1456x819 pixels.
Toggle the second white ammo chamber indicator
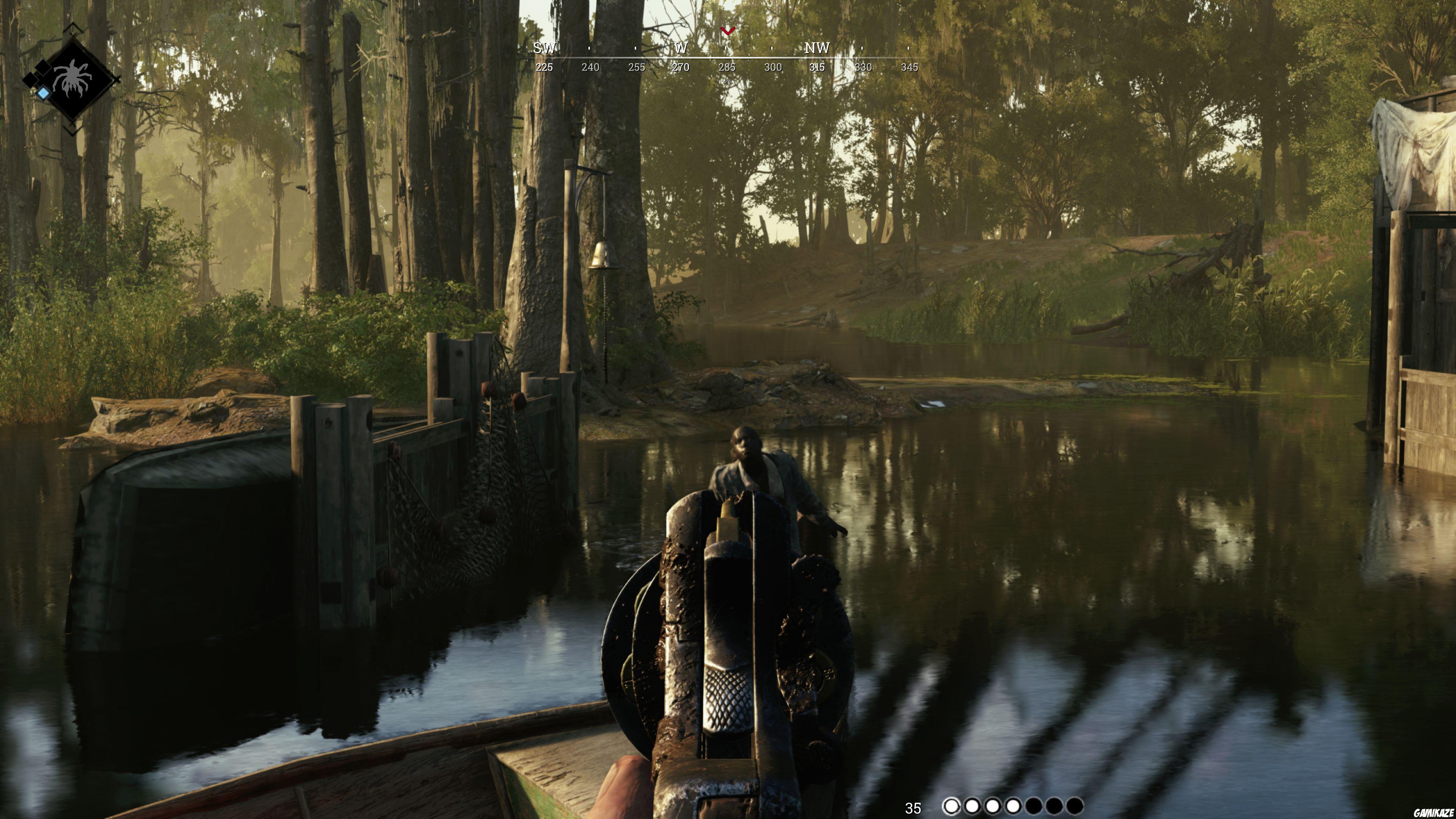(x=971, y=807)
